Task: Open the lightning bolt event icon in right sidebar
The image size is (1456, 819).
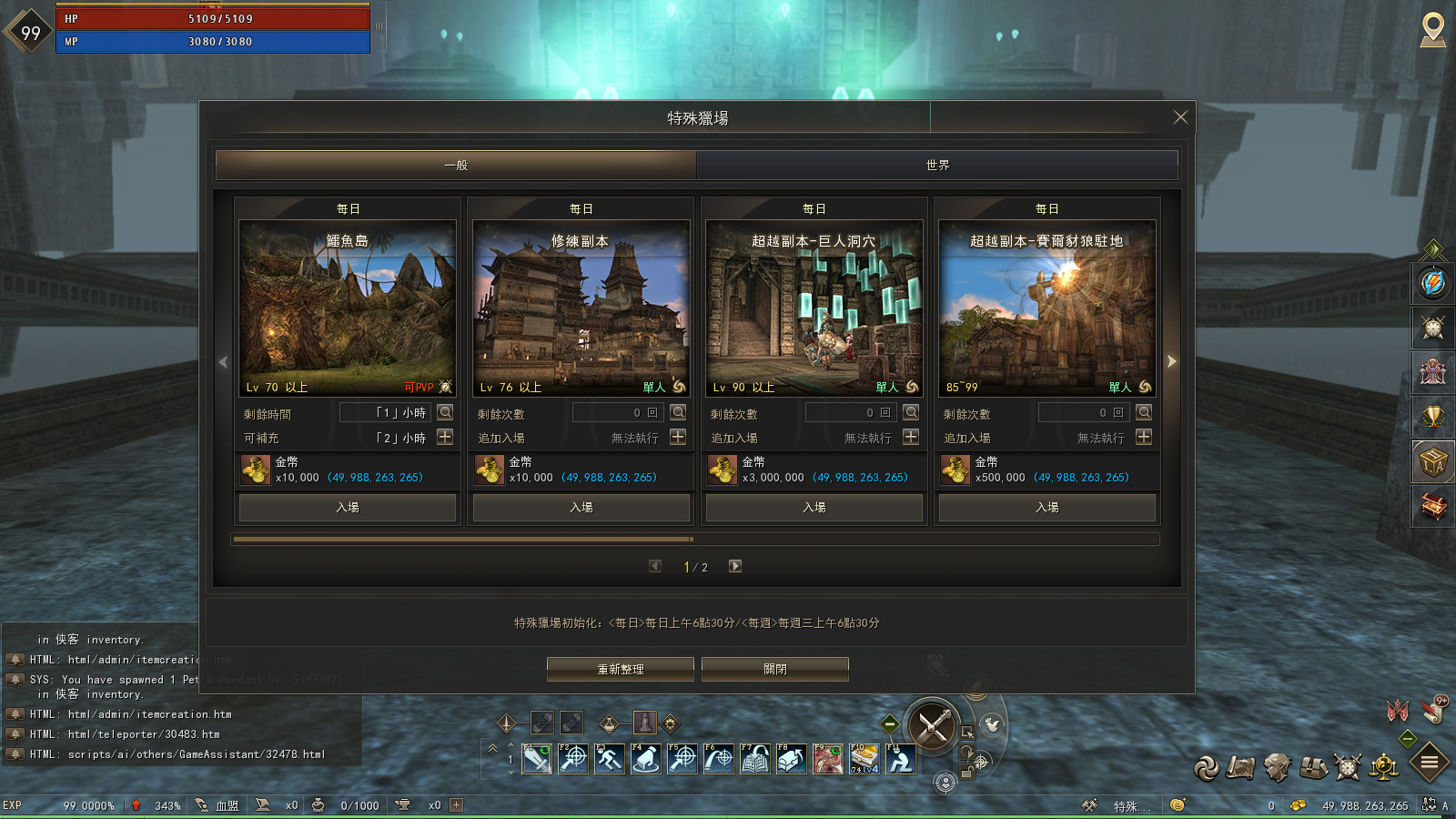Action: tap(1431, 283)
